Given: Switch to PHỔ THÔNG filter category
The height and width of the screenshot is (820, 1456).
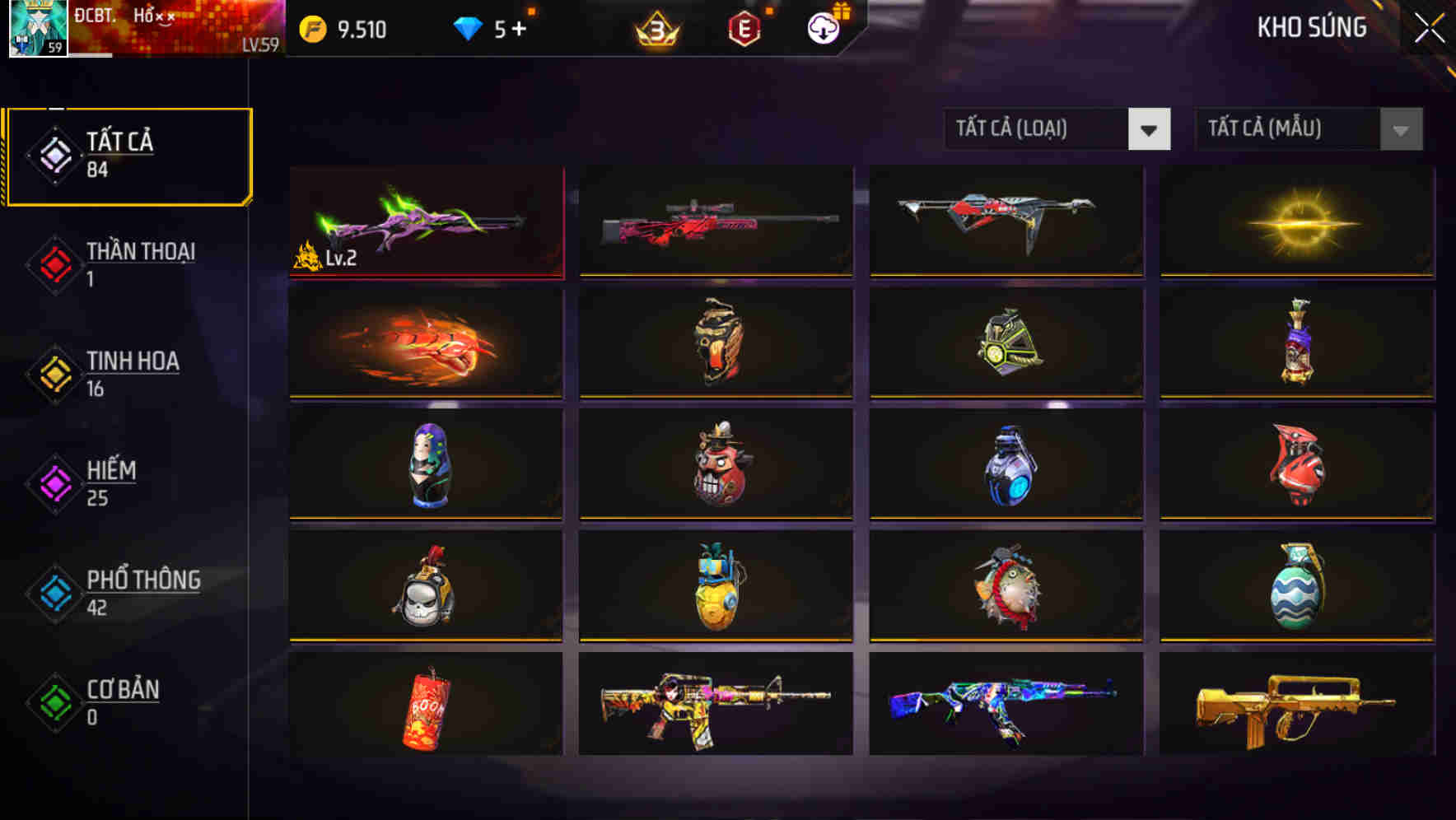Looking at the screenshot, I should [53, 593].
